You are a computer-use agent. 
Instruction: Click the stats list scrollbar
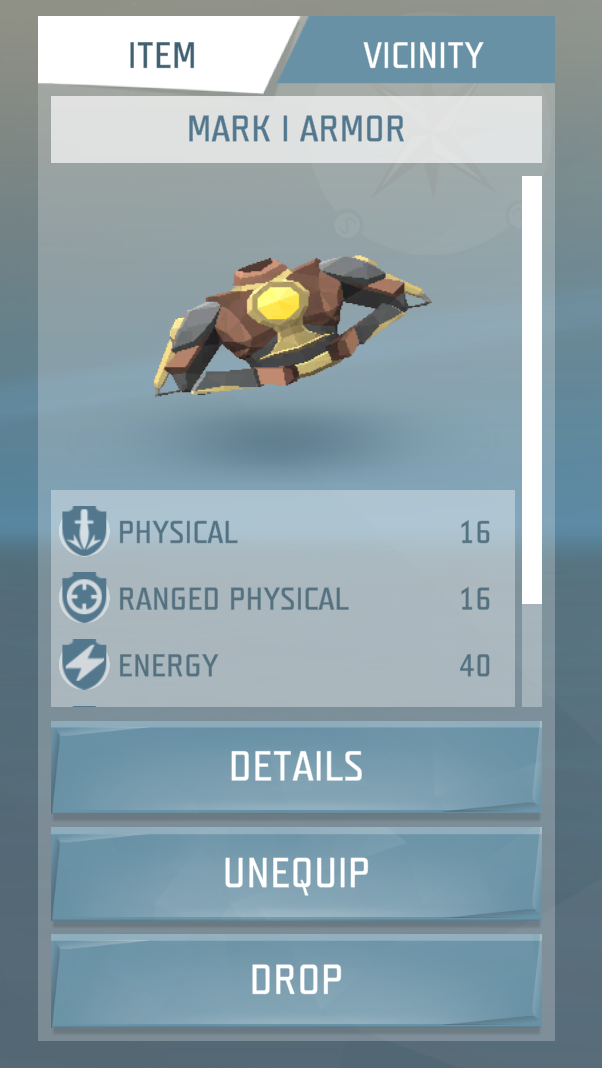pos(532,390)
